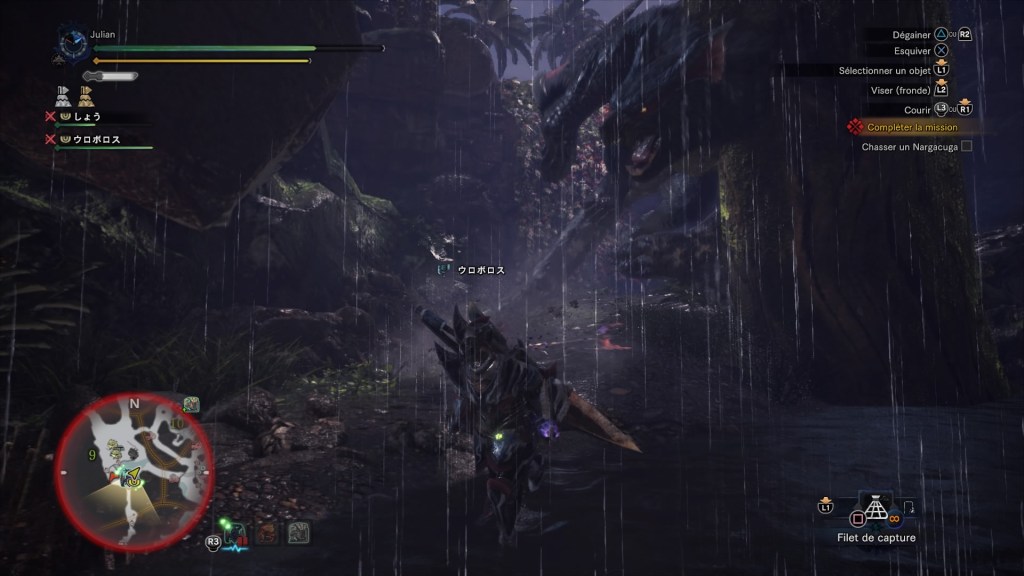Select the orange monster target icon

(x=267, y=534)
